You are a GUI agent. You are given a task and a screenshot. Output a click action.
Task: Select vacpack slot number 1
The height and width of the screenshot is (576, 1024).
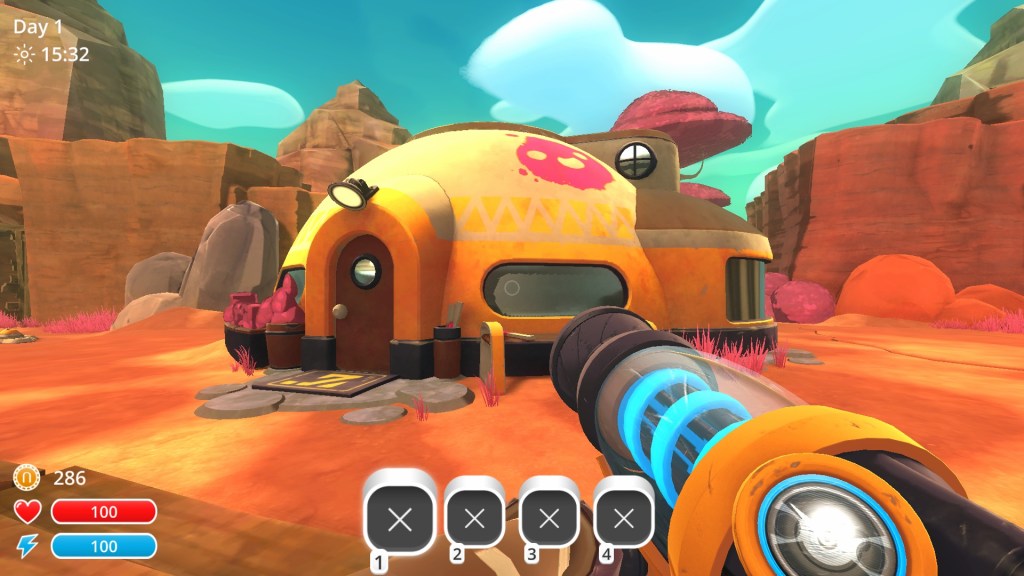pyautogui.click(x=399, y=518)
